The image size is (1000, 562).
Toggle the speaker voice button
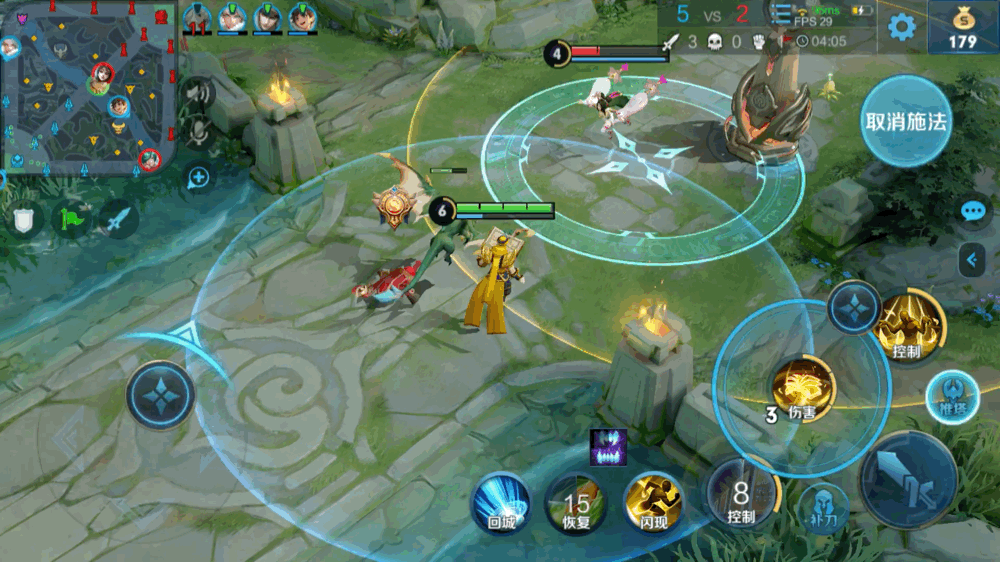coord(198,94)
